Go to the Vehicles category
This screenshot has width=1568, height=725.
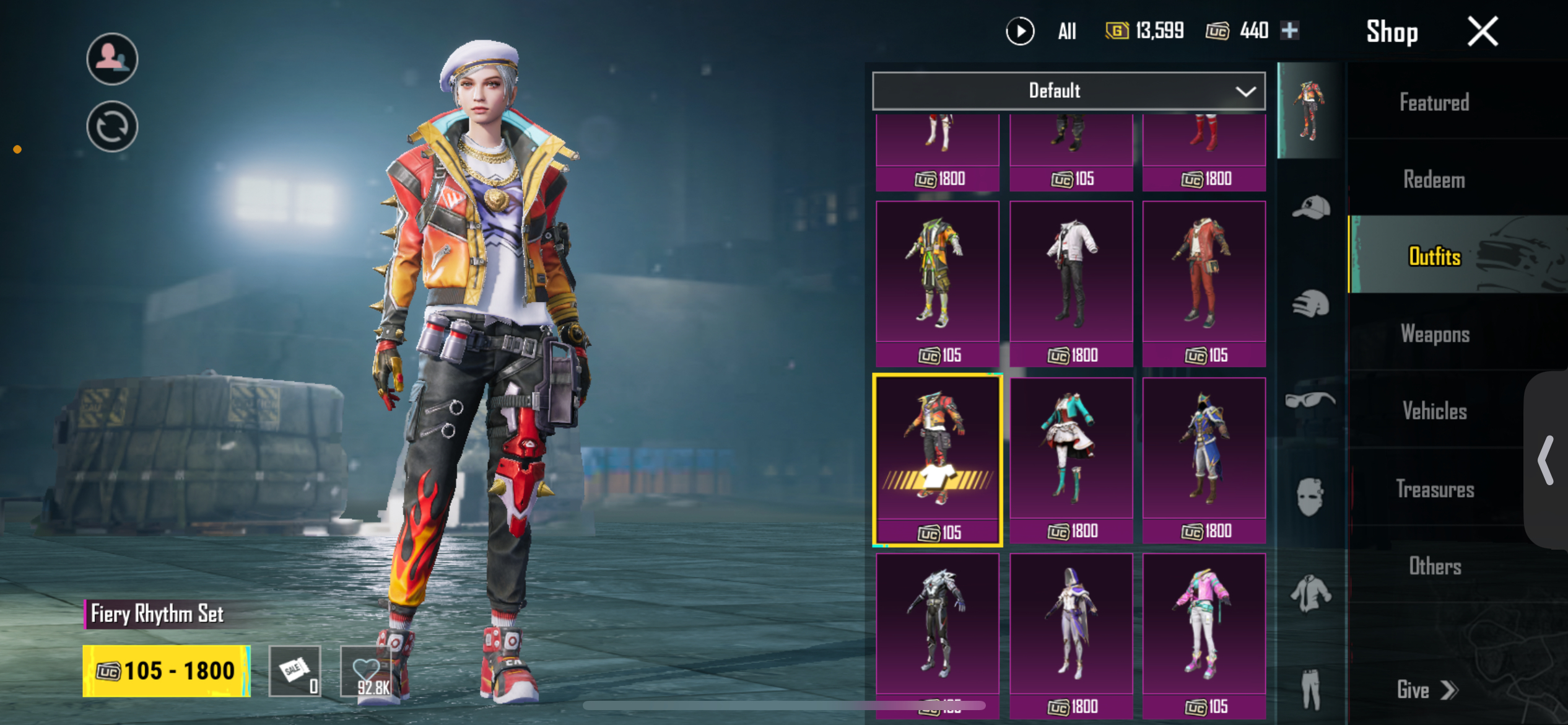click(1434, 411)
